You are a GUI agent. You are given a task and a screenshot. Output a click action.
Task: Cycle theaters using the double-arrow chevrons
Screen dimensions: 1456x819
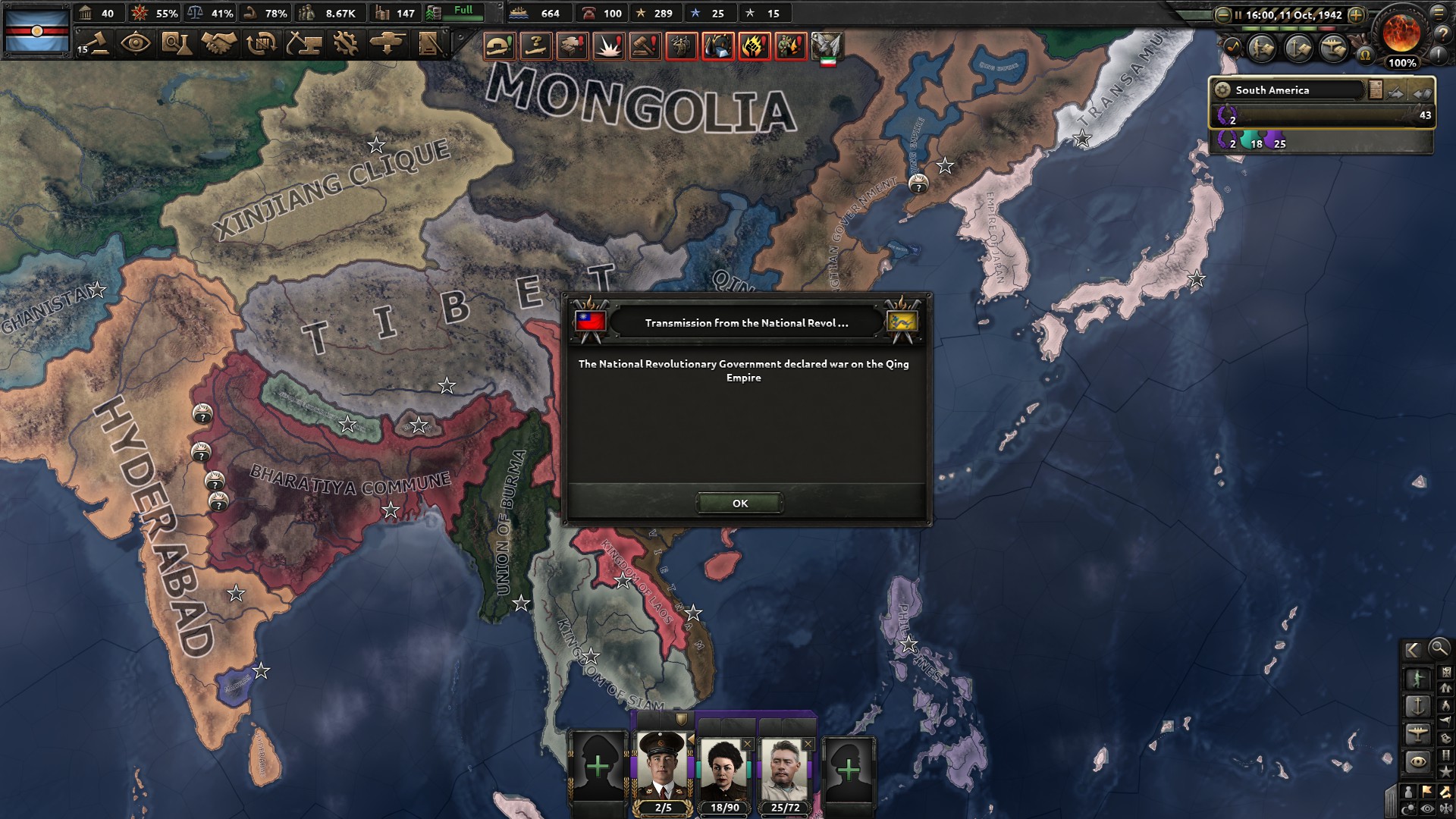pyautogui.click(x=1395, y=94)
